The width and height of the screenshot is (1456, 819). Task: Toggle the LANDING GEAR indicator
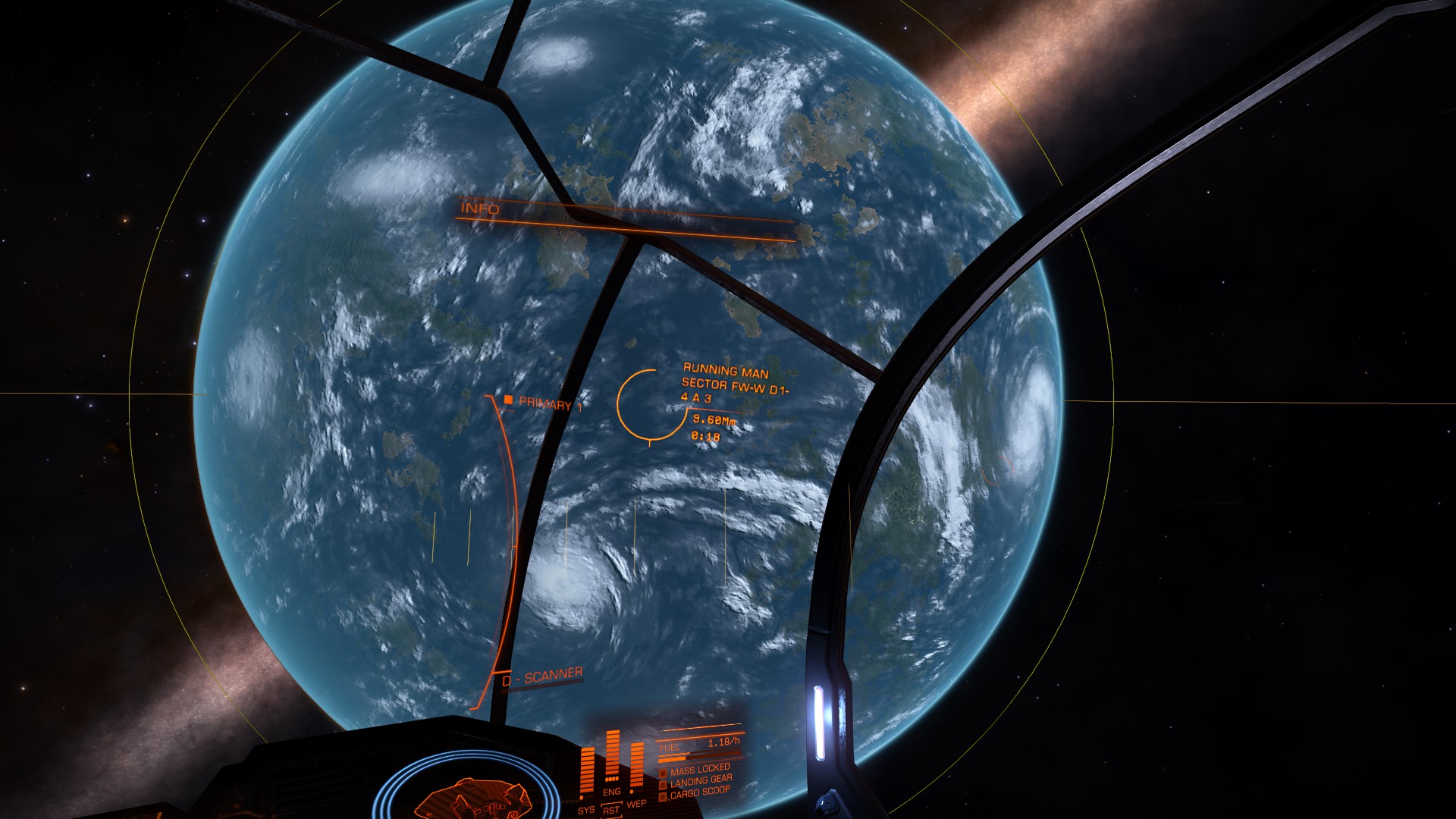click(x=701, y=780)
